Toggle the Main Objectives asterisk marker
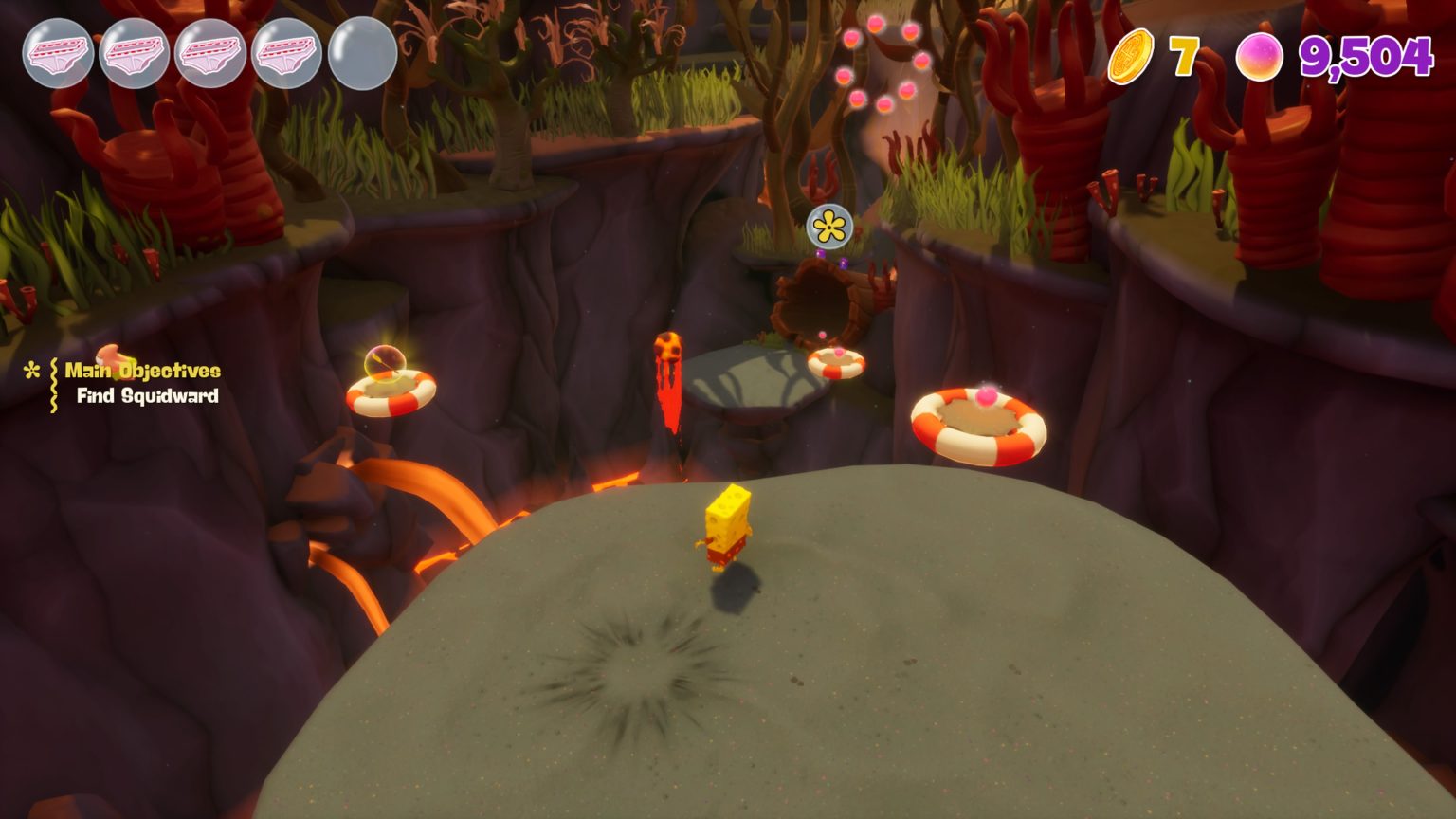The image size is (1456, 819). [x=31, y=372]
